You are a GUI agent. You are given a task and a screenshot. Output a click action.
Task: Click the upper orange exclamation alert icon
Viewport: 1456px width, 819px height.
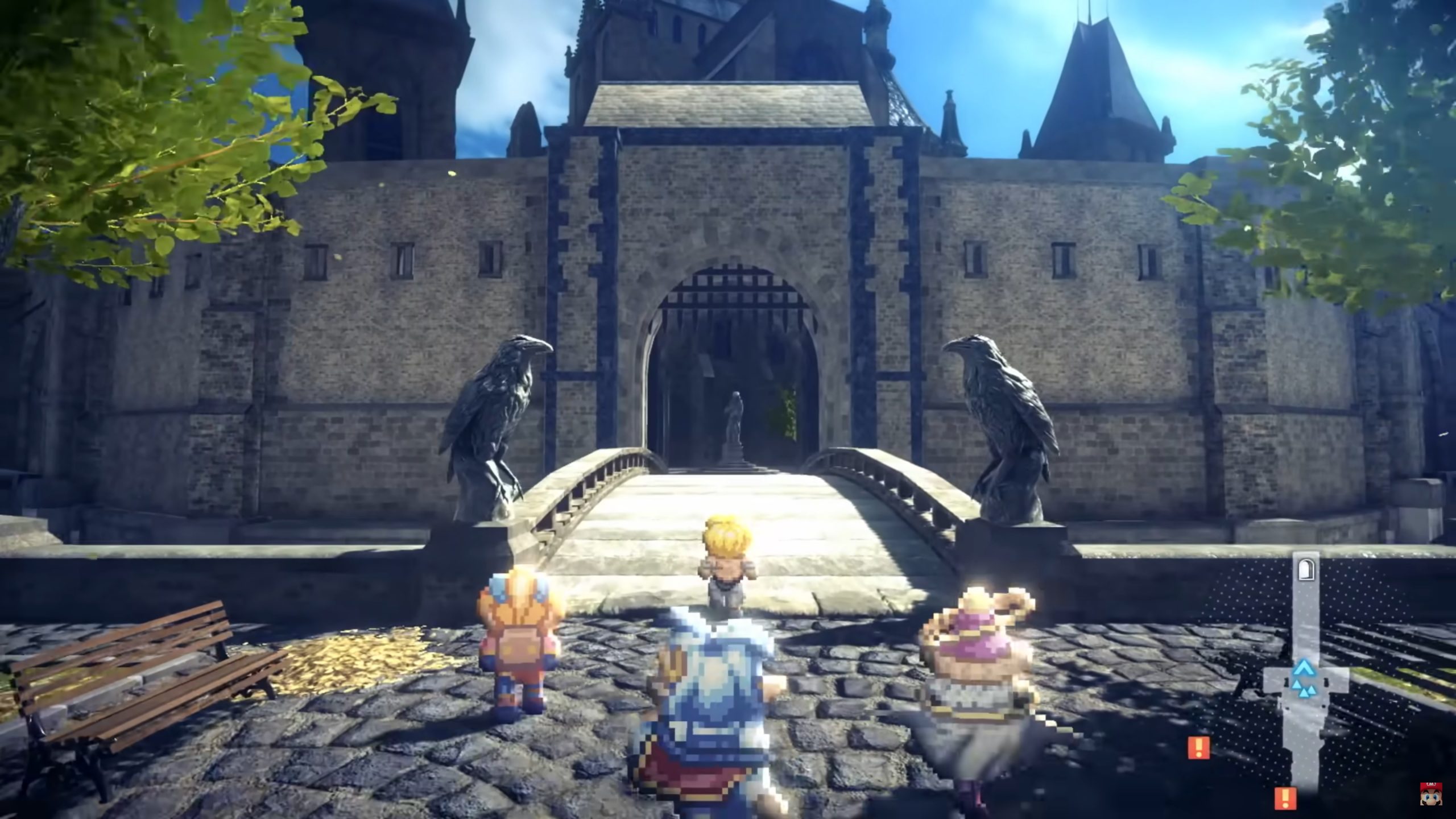pos(1199,747)
